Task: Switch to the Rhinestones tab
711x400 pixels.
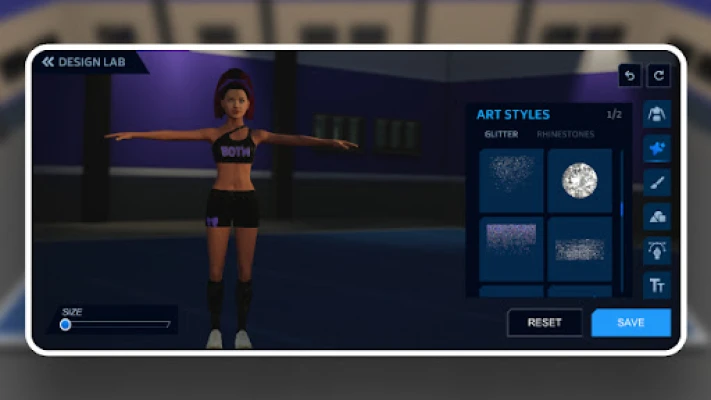Action: (565, 134)
